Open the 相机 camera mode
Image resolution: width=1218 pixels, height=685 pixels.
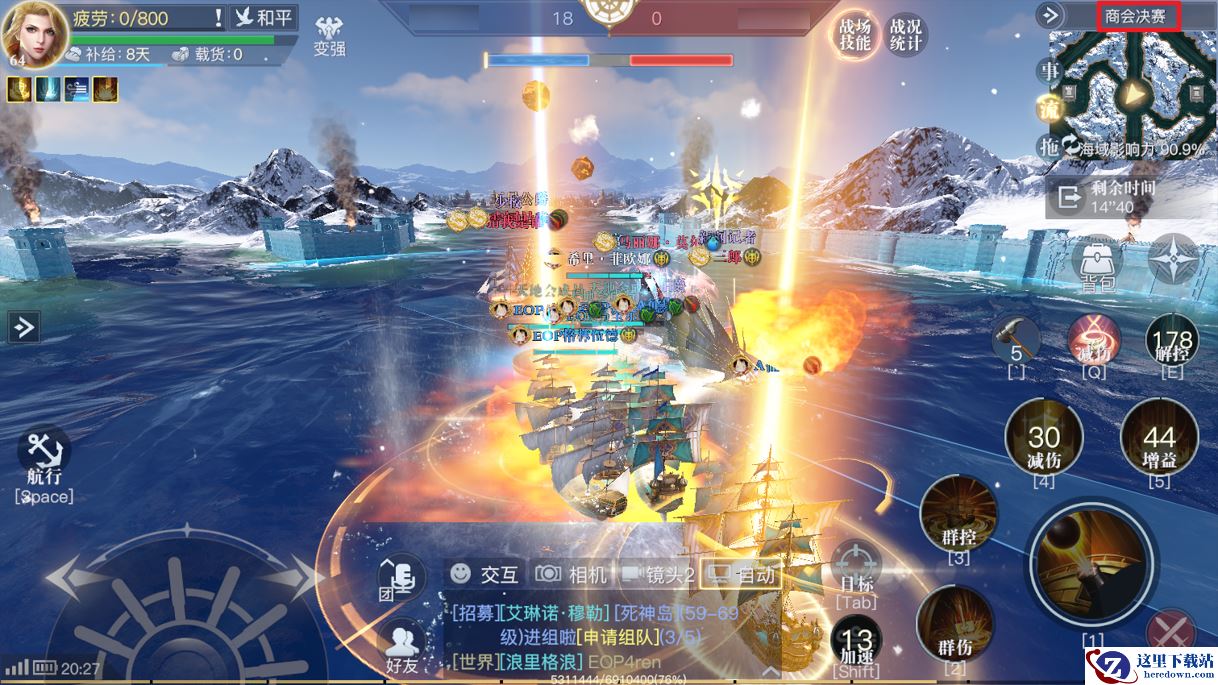tap(572, 574)
